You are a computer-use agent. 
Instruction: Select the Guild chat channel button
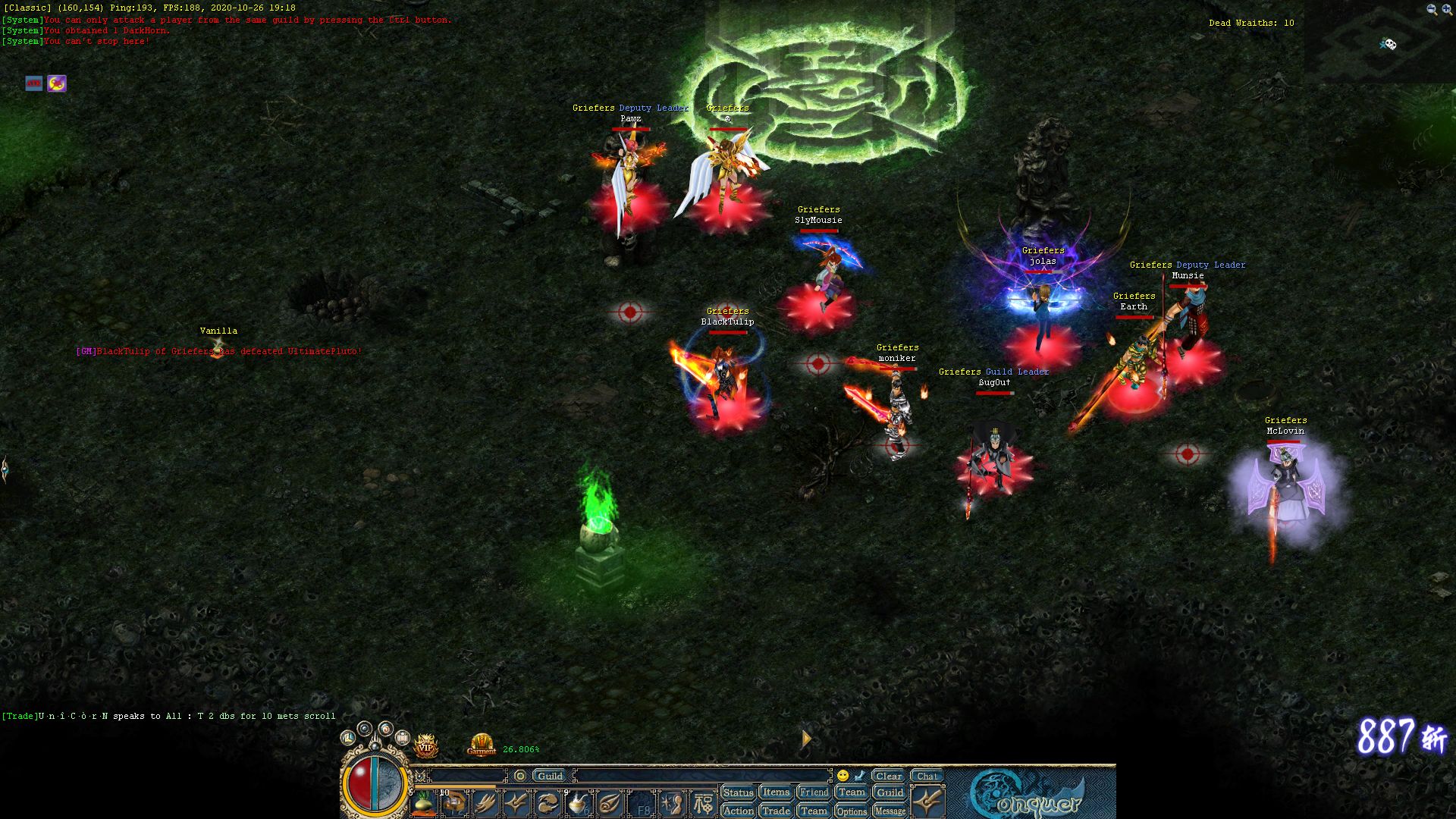(x=550, y=776)
